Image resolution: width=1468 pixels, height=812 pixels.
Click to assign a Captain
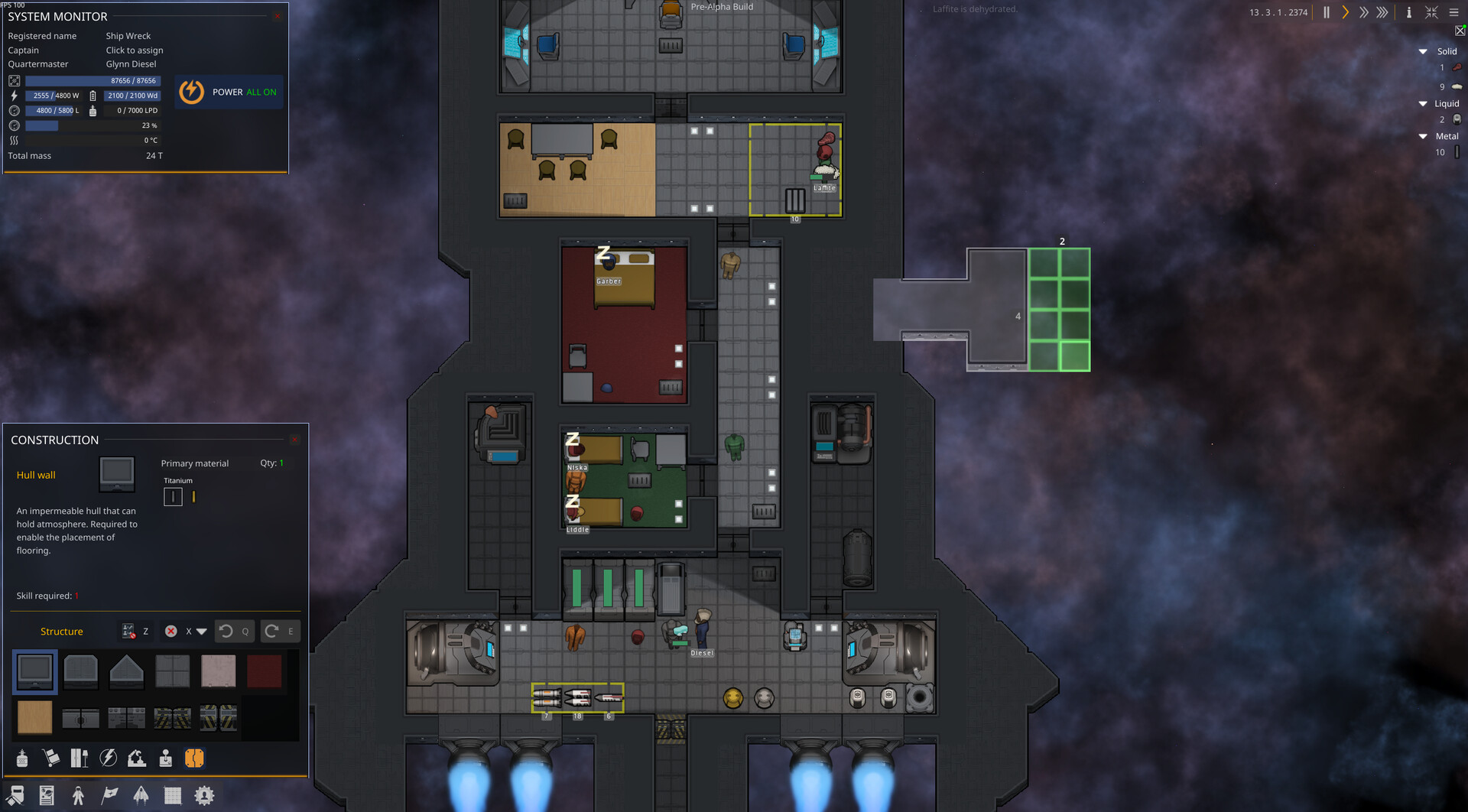pos(135,50)
